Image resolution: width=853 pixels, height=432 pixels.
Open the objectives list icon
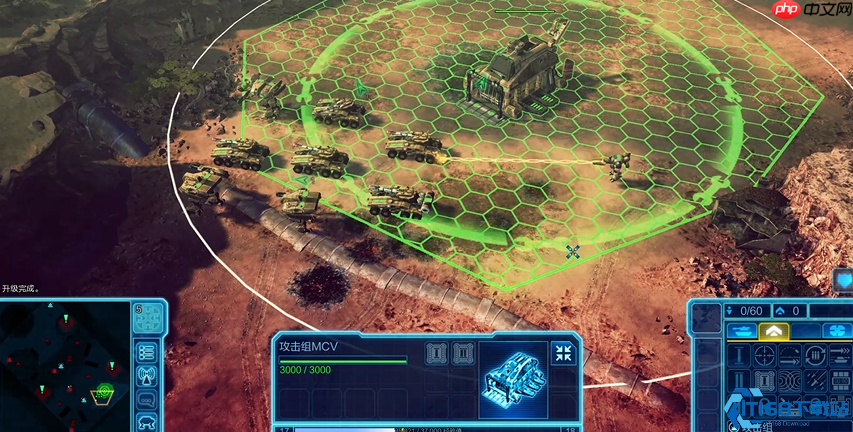tap(148, 352)
